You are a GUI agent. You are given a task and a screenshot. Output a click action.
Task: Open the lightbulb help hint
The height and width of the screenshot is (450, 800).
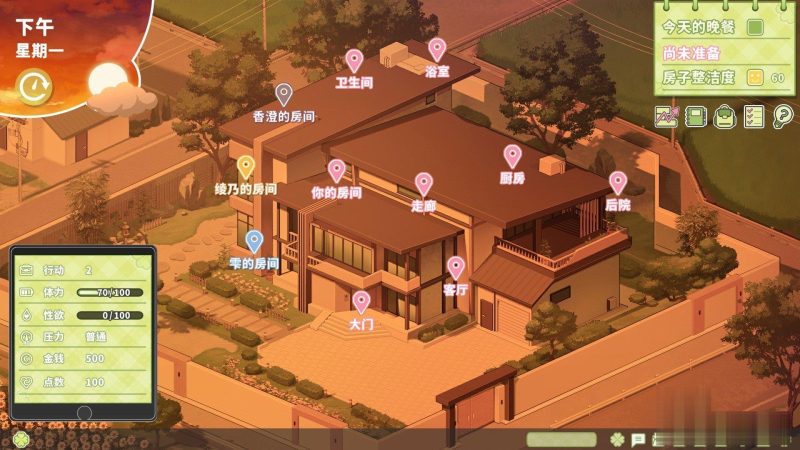(783, 117)
